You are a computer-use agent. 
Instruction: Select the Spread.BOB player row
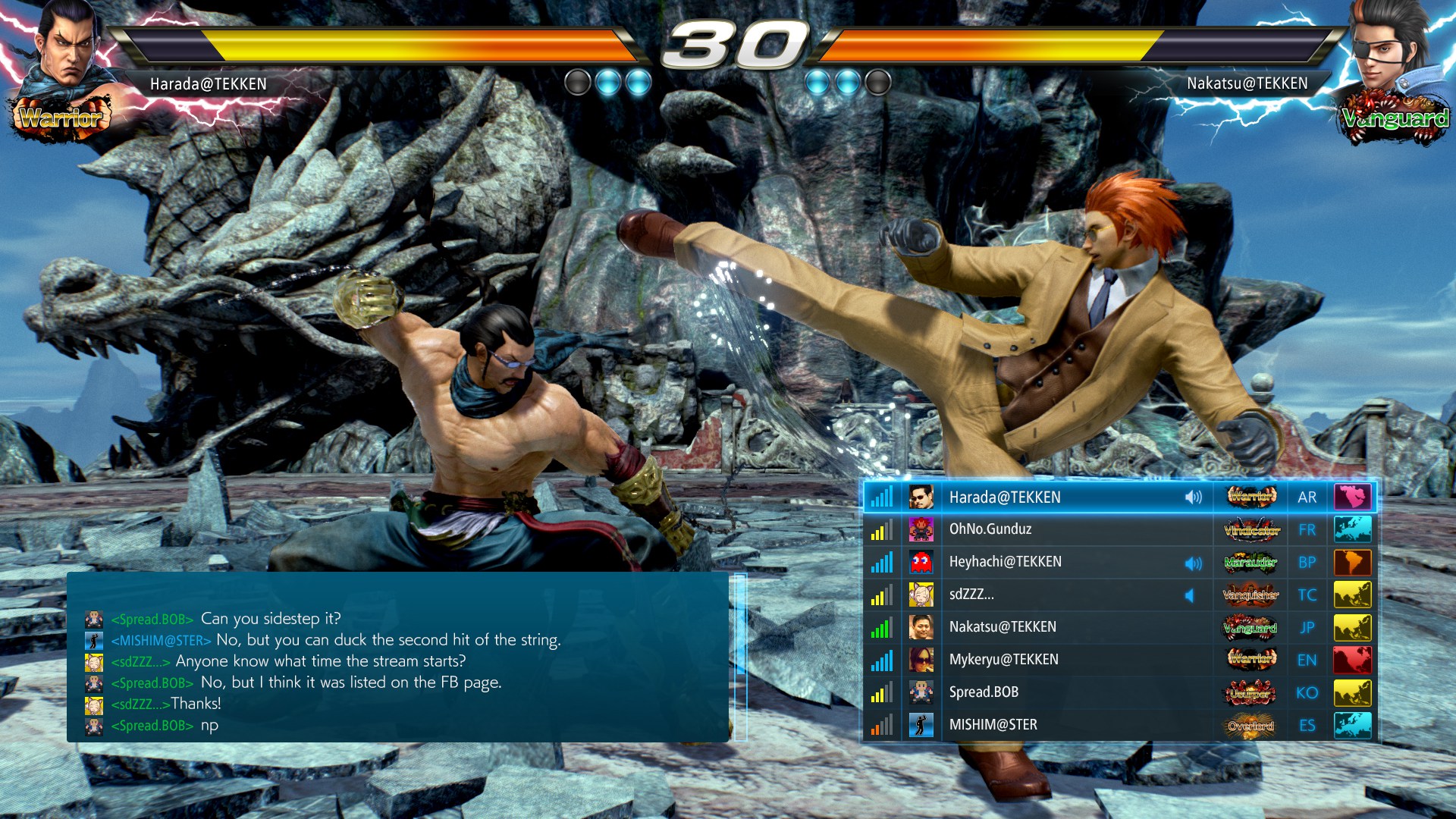[984, 692]
